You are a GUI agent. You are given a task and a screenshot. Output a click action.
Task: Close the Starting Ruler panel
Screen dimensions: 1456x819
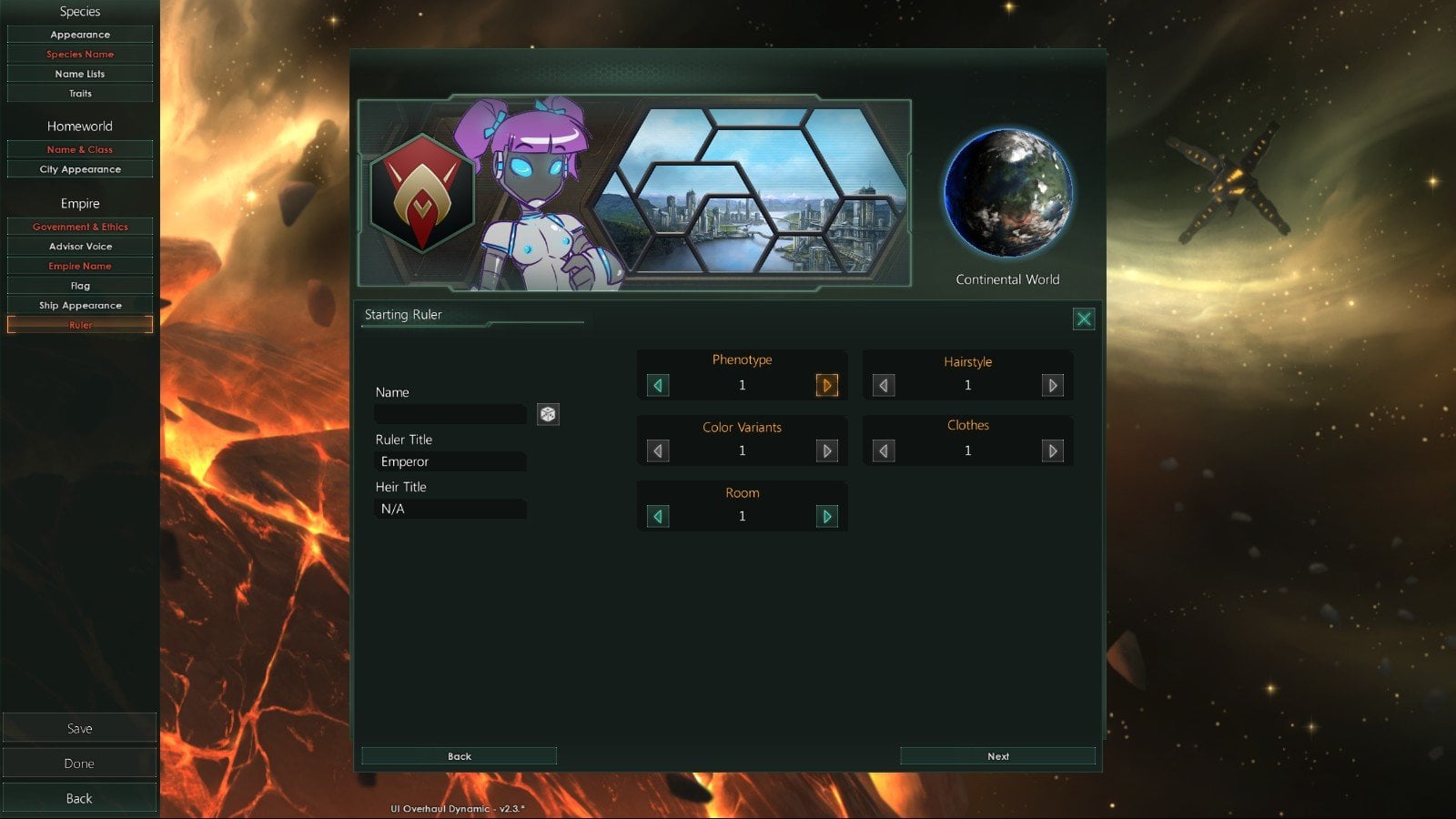pos(1083,318)
